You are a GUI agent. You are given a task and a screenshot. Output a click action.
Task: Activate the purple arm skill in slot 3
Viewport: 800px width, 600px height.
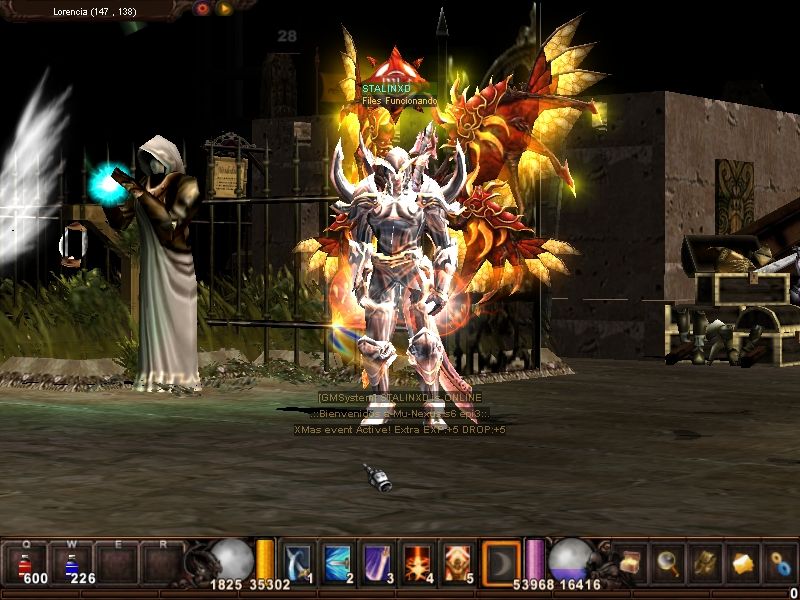point(377,561)
